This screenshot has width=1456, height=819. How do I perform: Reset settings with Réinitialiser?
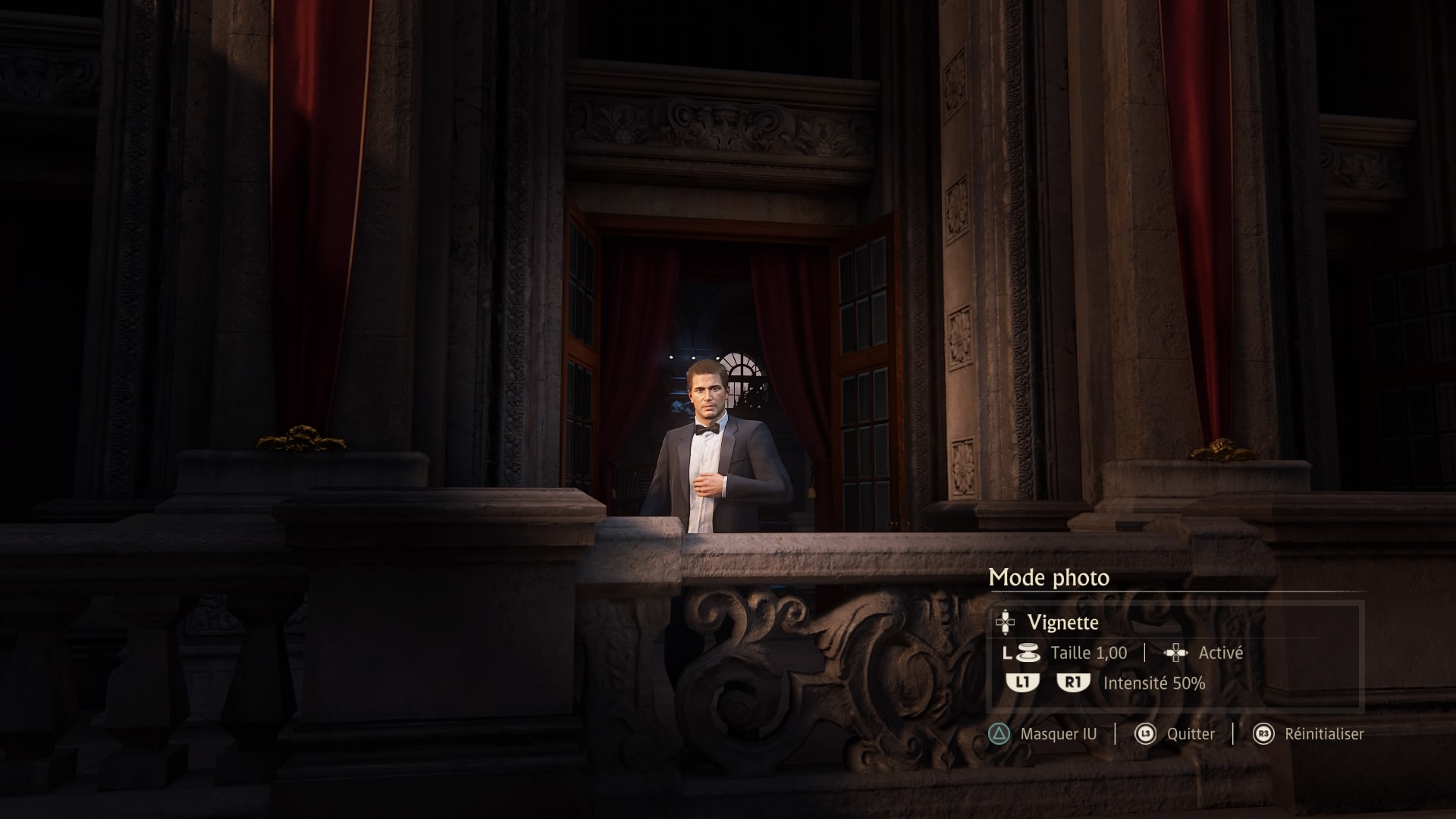pos(1323,734)
